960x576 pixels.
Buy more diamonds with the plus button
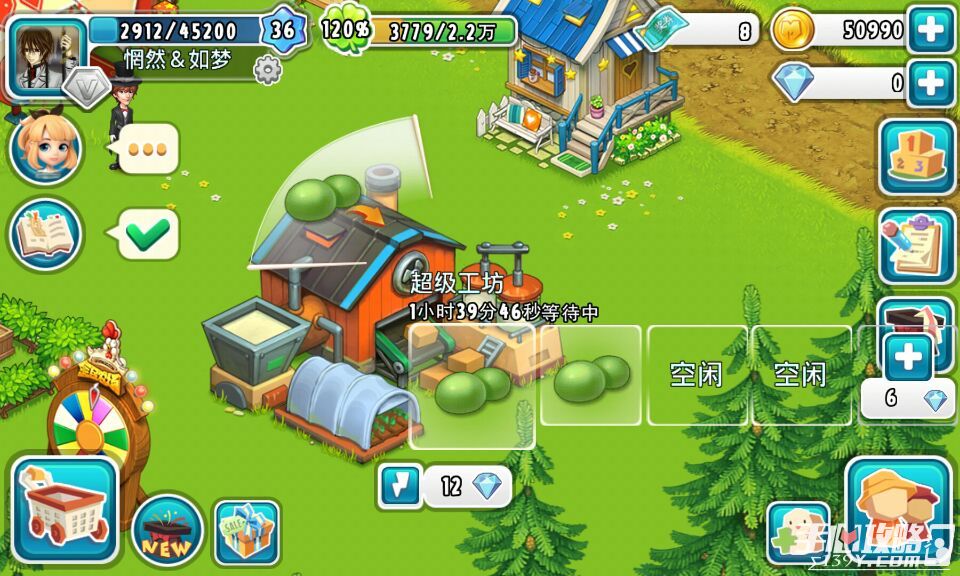click(x=930, y=82)
